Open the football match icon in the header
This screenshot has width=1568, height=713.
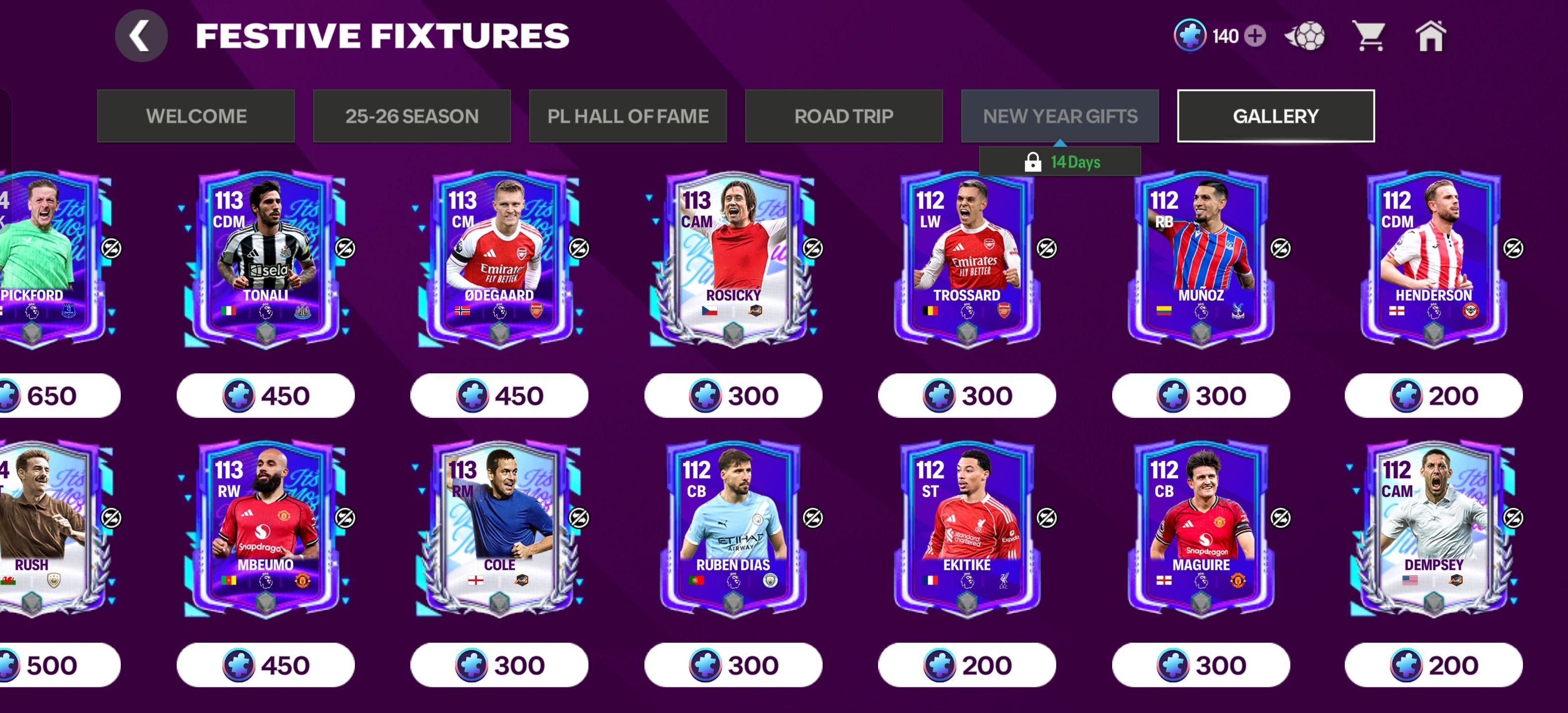pyautogui.click(x=1305, y=37)
